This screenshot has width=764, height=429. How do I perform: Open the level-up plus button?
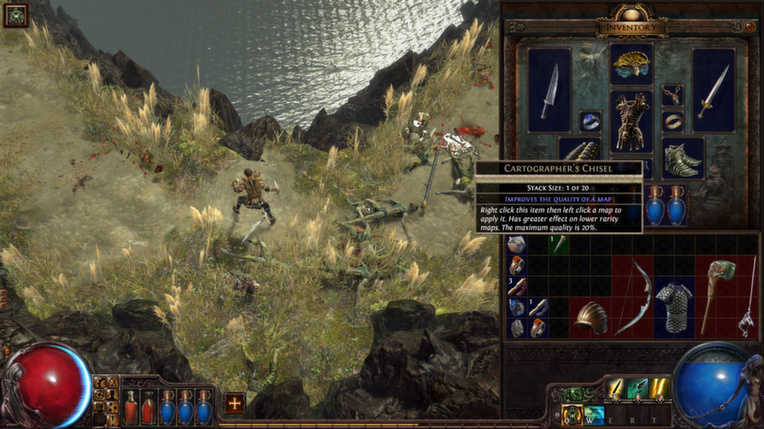234,403
